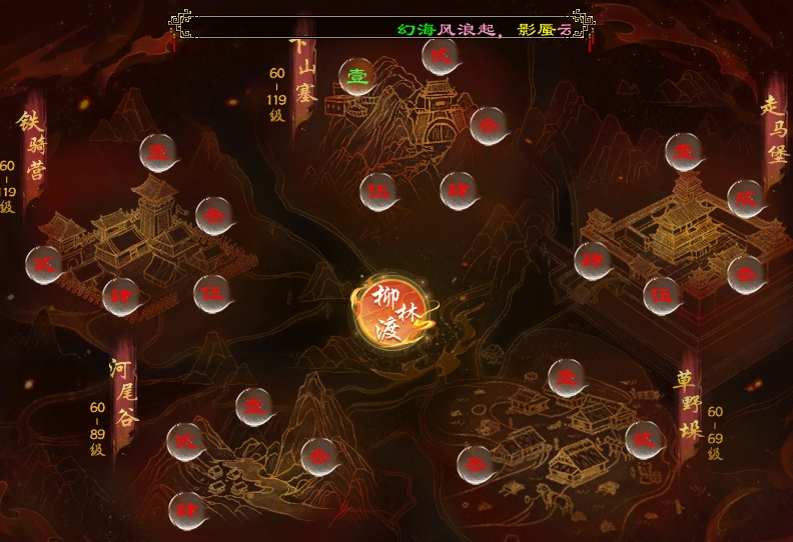Choose node 贰 of 草野垛
Image resolution: width=793 pixels, height=542 pixels.
click(644, 439)
